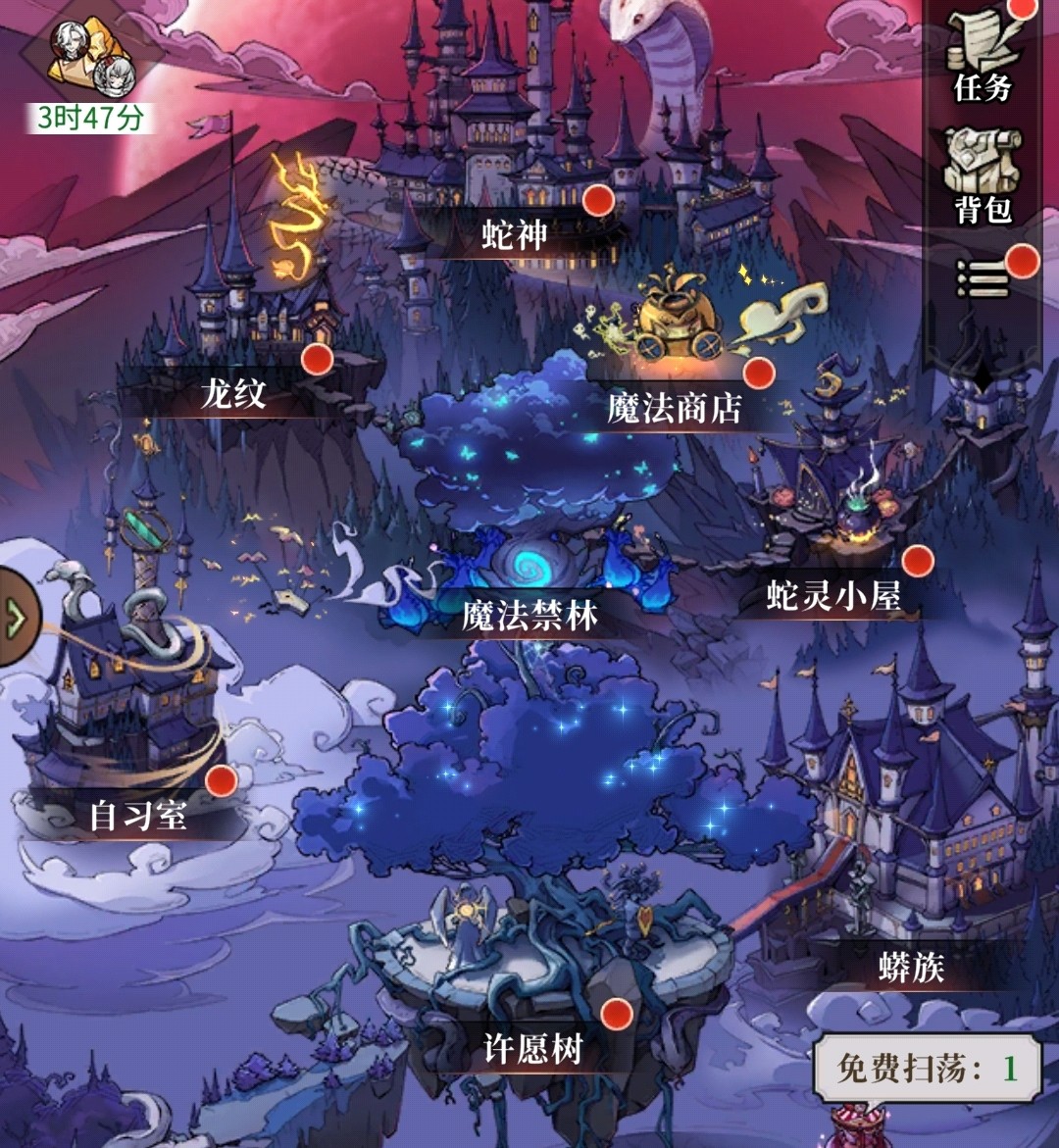Use the 免费扫荡 free sweep button

[927, 1068]
